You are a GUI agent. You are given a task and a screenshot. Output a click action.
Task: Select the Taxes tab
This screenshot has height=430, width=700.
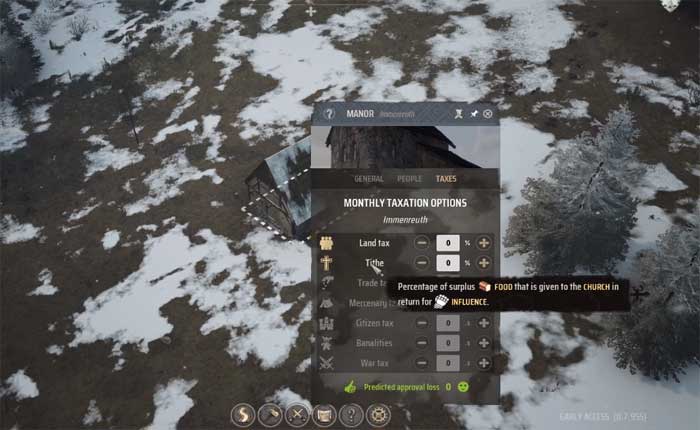click(446, 179)
